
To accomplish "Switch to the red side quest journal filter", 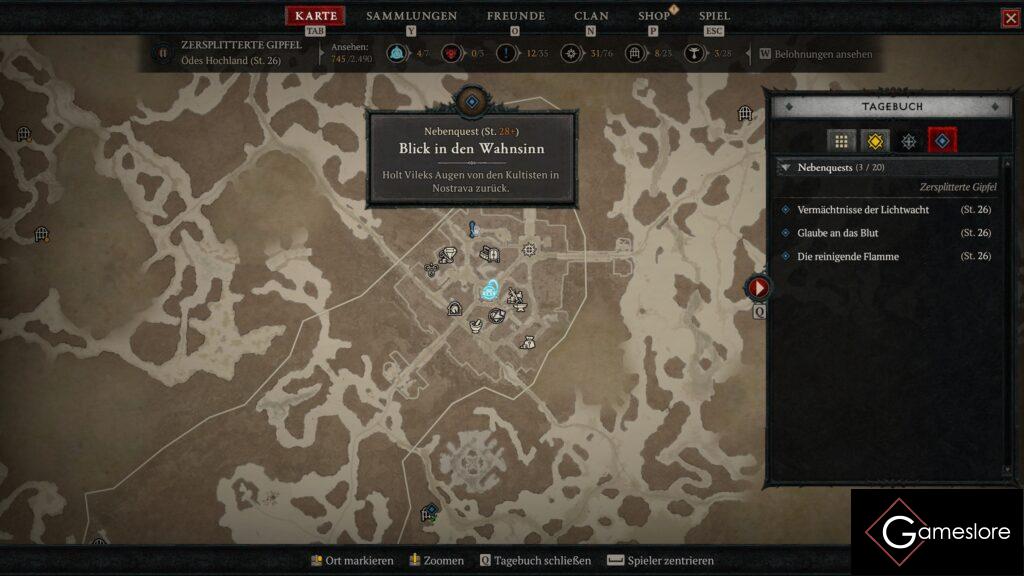I will [942, 141].
